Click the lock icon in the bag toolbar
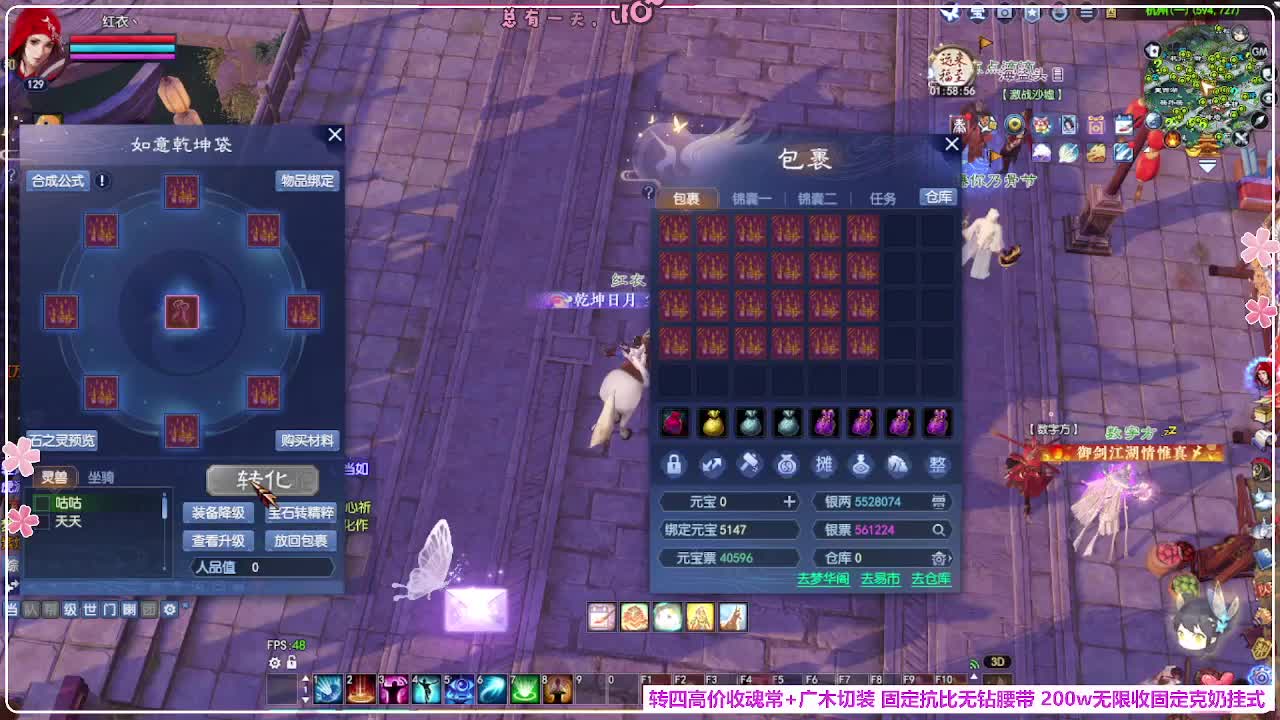The image size is (1280, 720). tap(674, 465)
